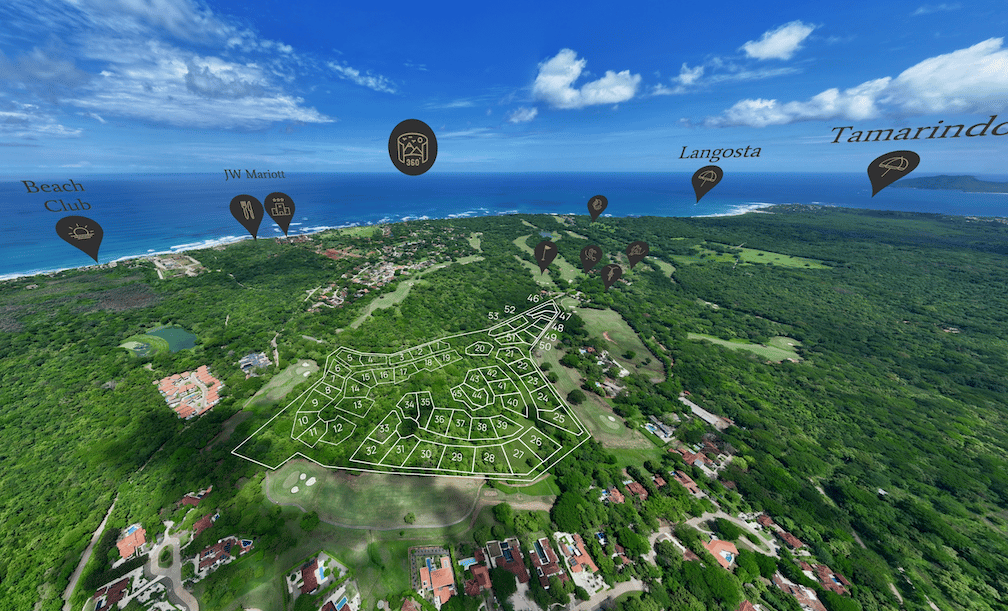The image size is (1008, 611).
Task: Pick lot 9 on the site plan
Action: (314, 404)
